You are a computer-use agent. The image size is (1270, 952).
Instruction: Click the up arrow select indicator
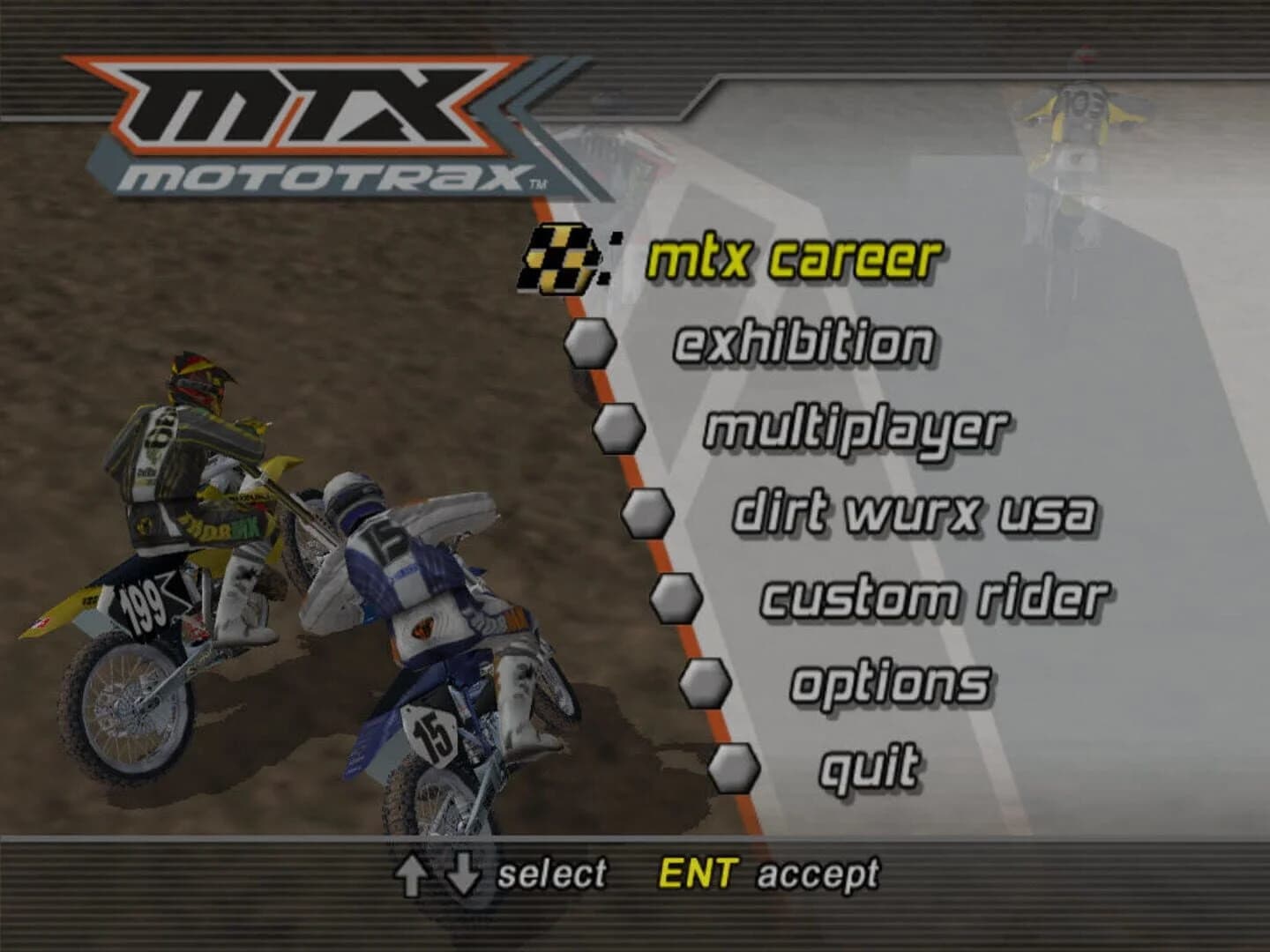tap(411, 875)
